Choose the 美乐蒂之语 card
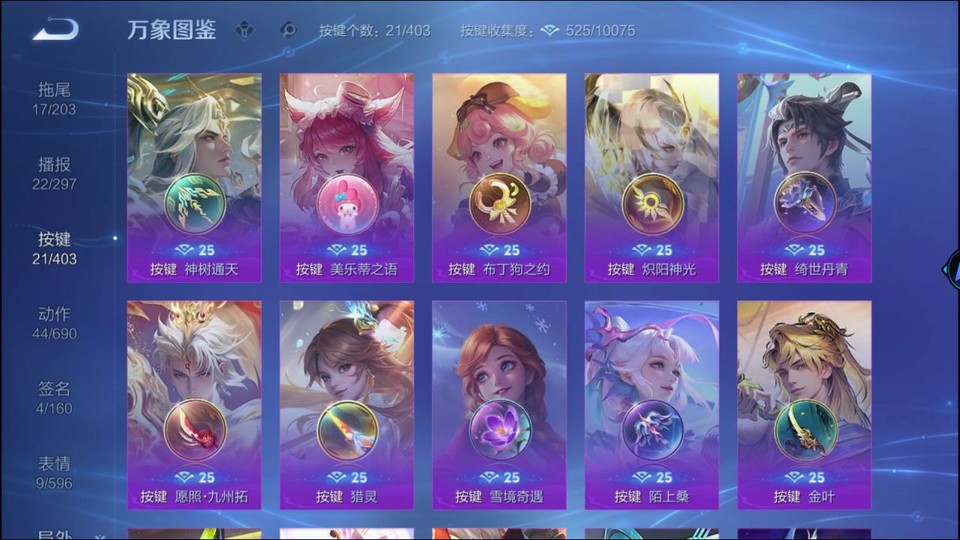 (x=347, y=177)
